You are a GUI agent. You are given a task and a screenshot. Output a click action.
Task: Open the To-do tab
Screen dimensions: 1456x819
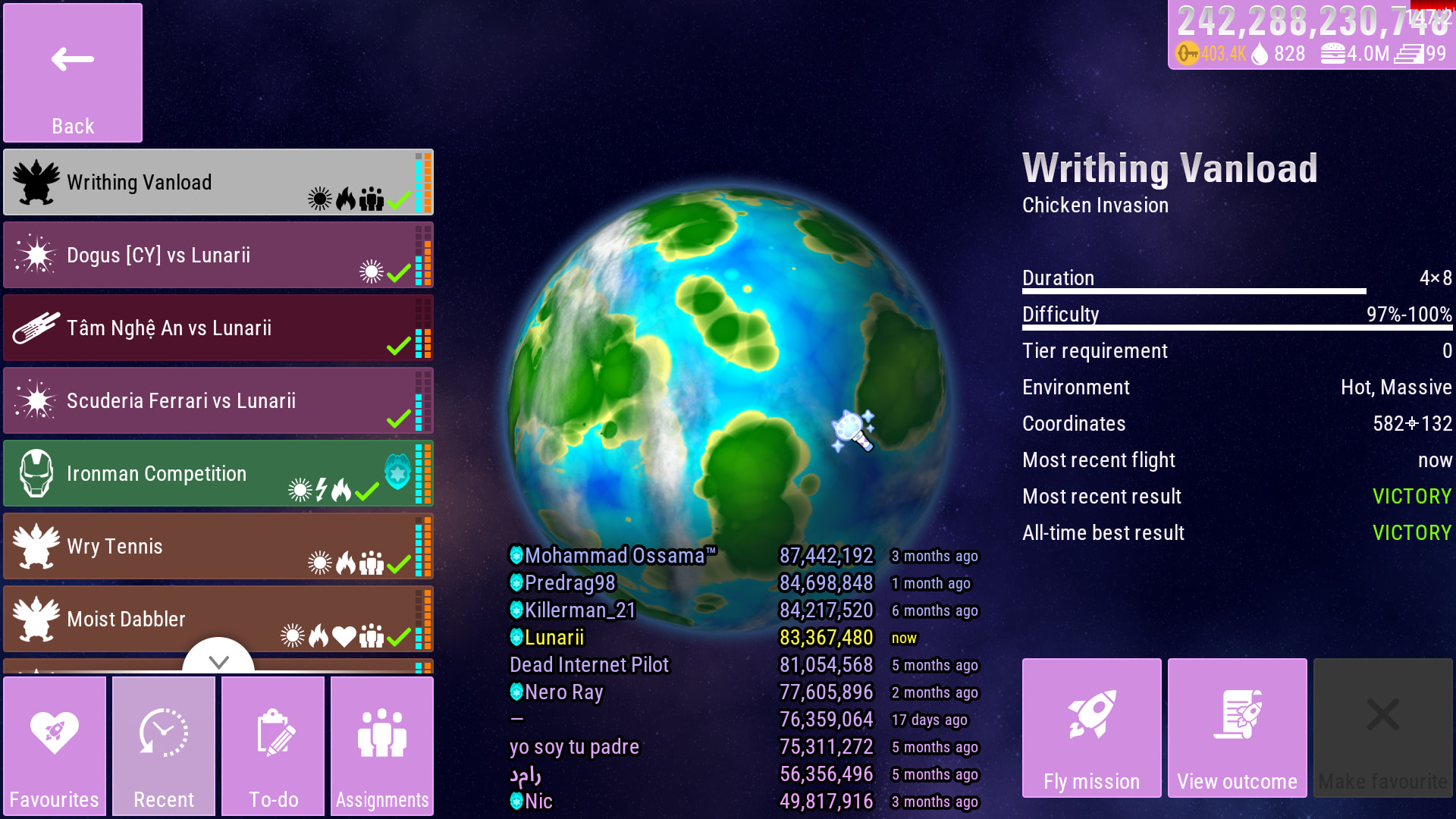[x=273, y=746]
